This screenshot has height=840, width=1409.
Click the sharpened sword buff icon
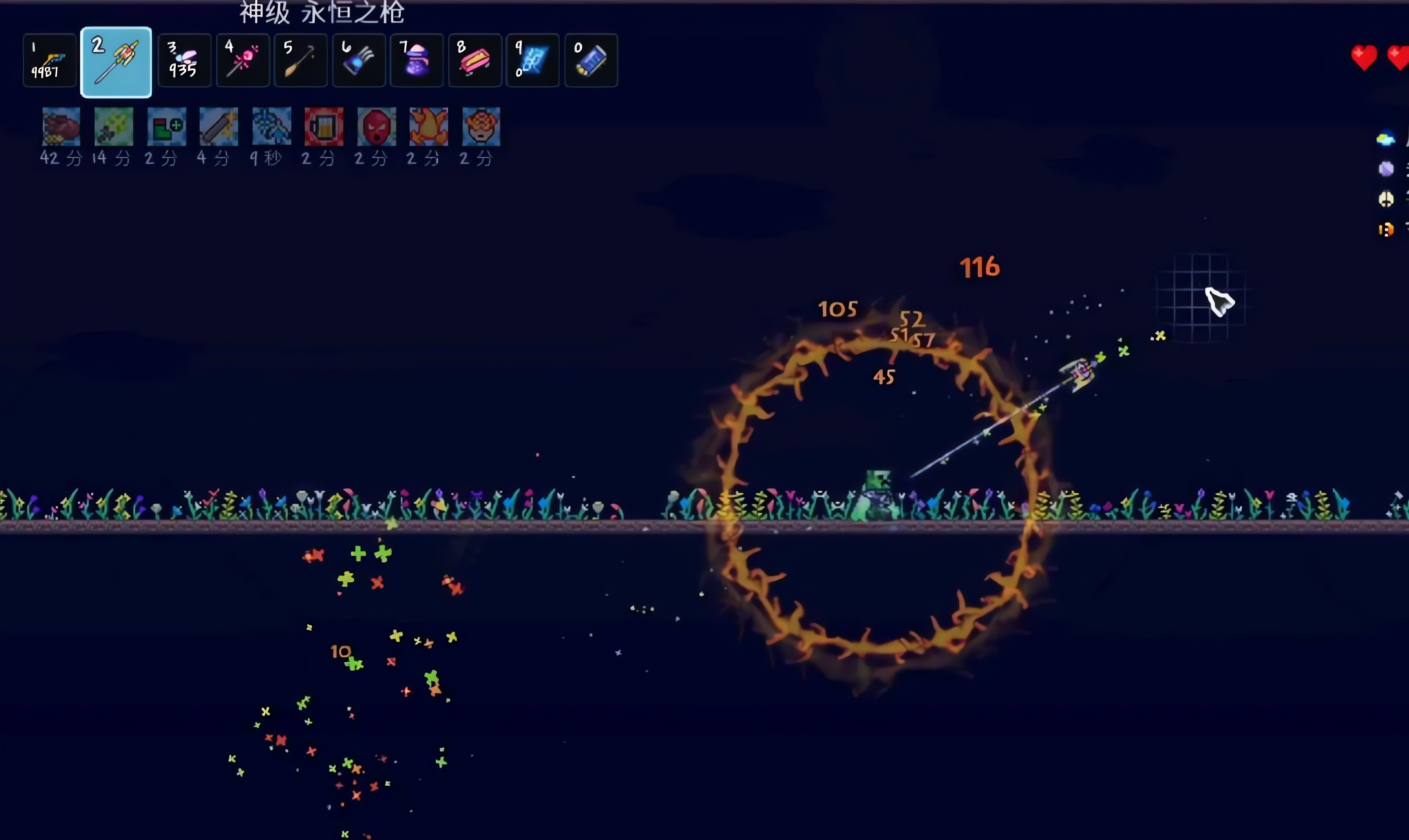pyautogui.click(x=219, y=127)
